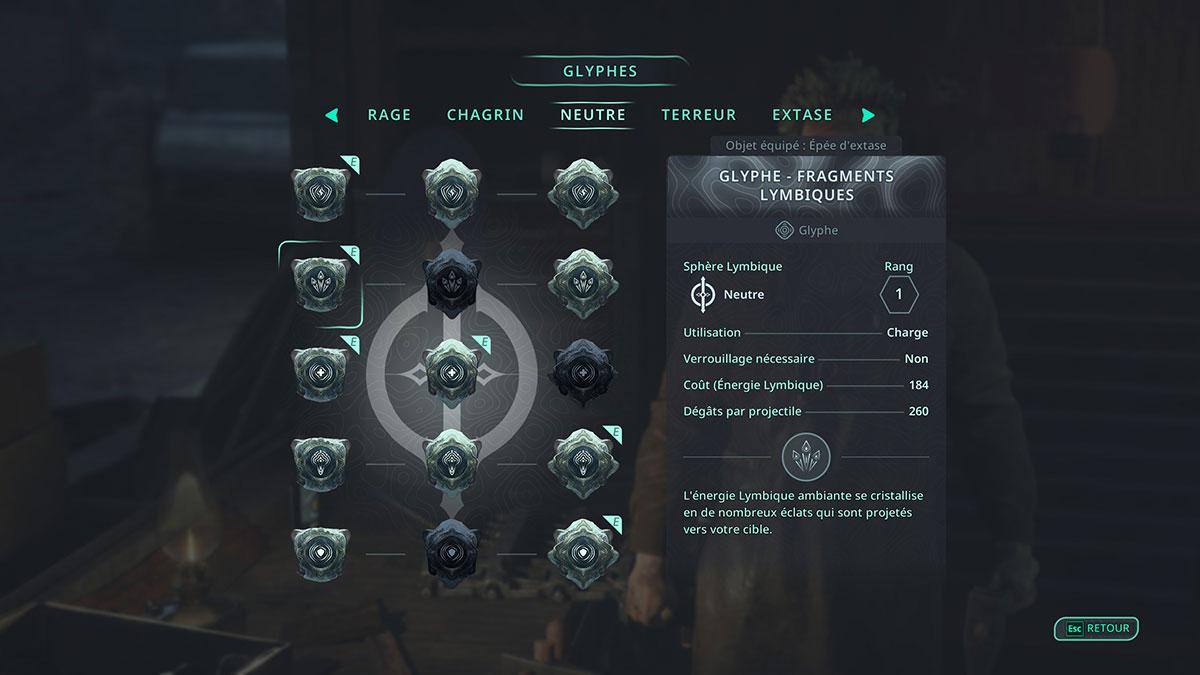Select the glyph inside the central ring emblem
The width and height of the screenshot is (1200, 675).
click(x=453, y=372)
